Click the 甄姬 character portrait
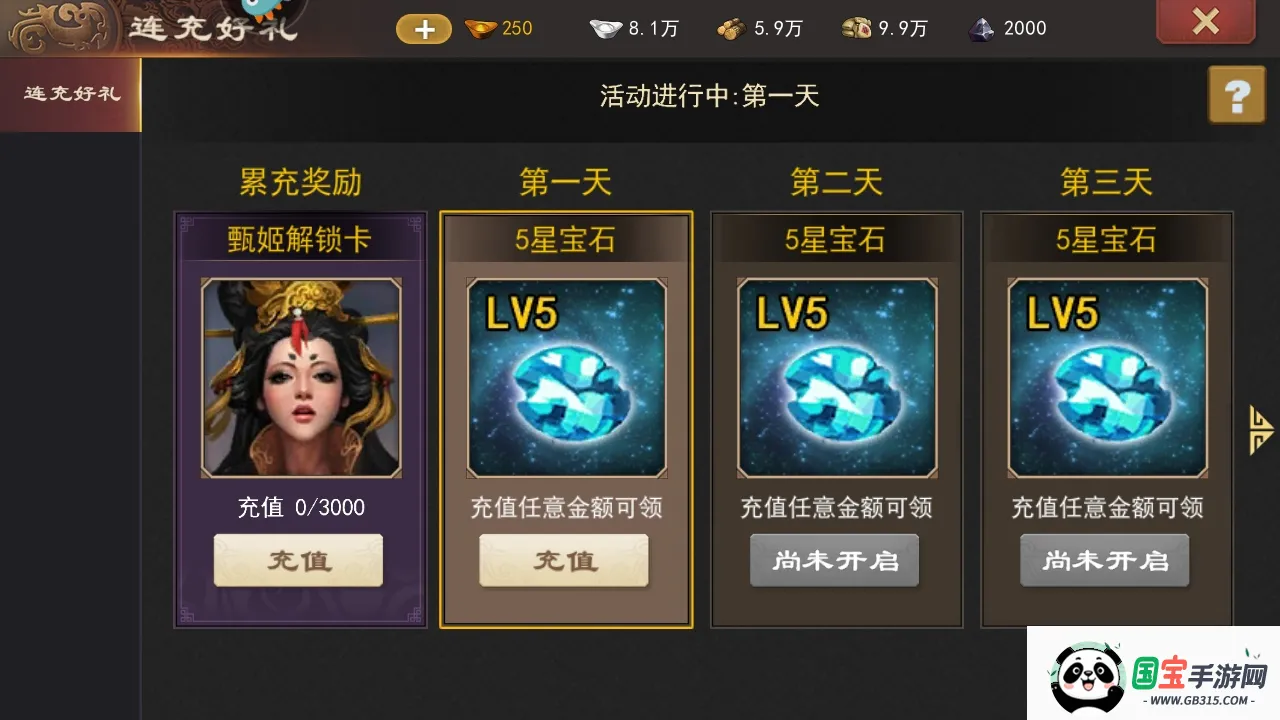 coord(298,377)
